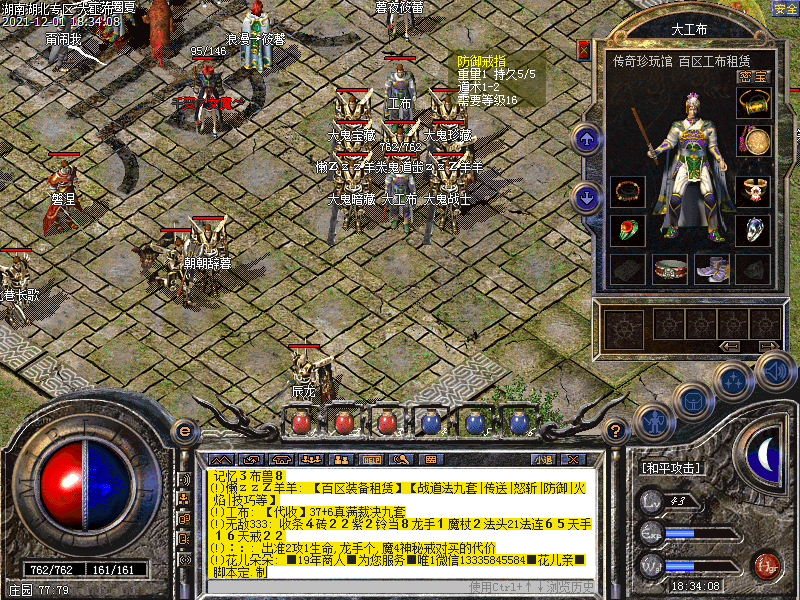Select the gold bracelet equipment slot

coord(753,103)
